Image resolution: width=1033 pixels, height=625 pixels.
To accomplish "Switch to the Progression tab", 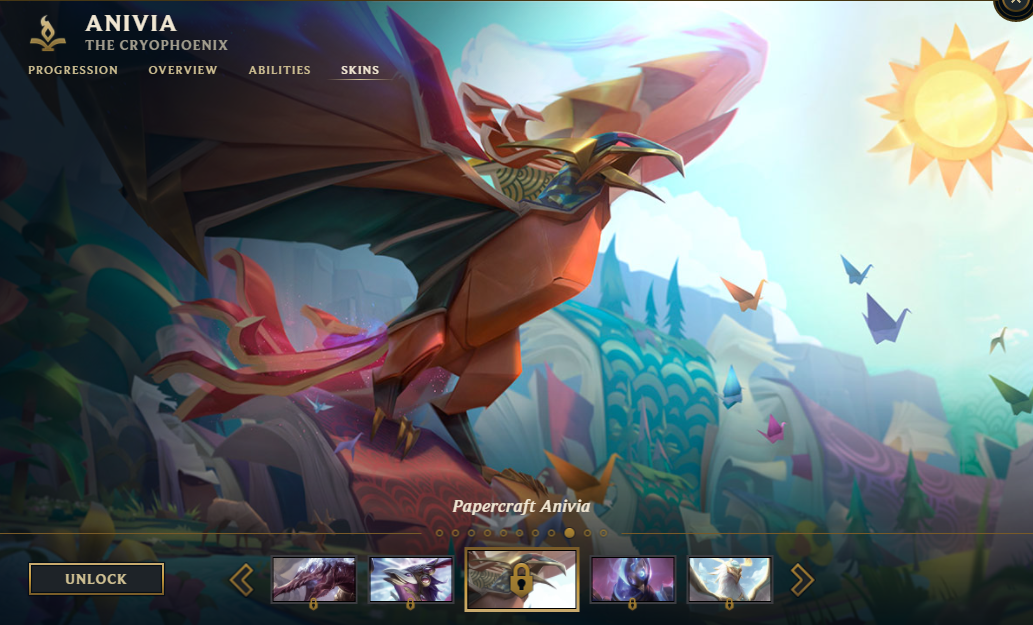I will point(73,70).
